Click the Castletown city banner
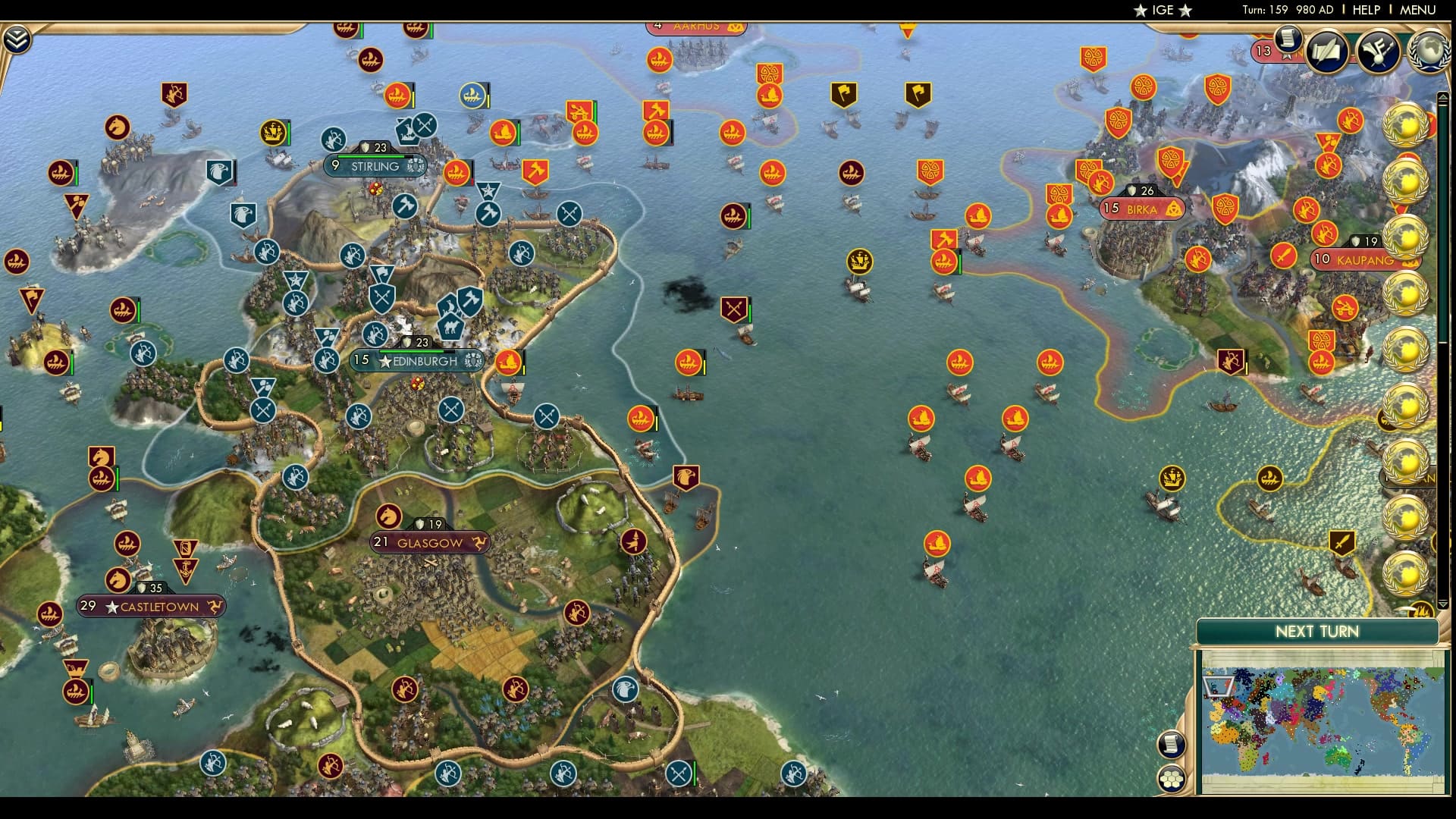This screenshot has width=1456, height=819. click(150, 606)
